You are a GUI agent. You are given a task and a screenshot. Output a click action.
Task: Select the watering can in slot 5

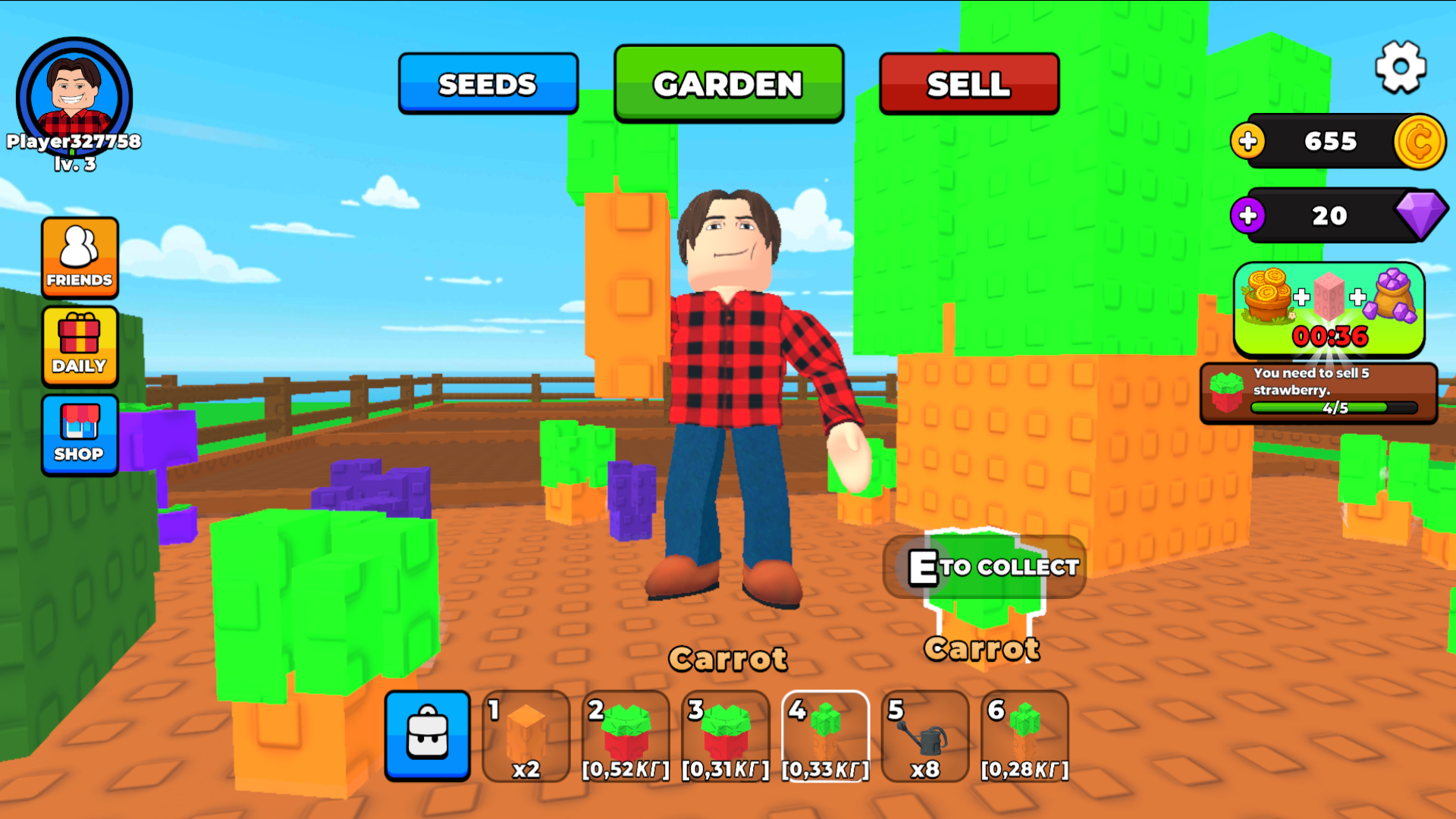[924, 736]
